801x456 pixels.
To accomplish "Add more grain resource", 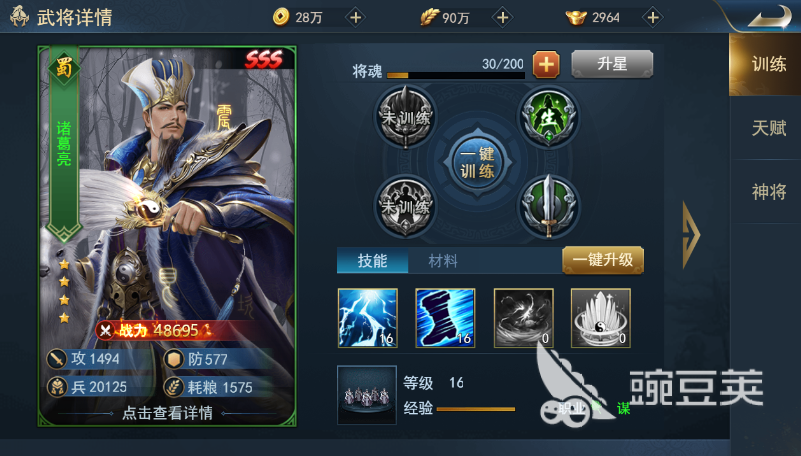I will click(x=502, y=17).
